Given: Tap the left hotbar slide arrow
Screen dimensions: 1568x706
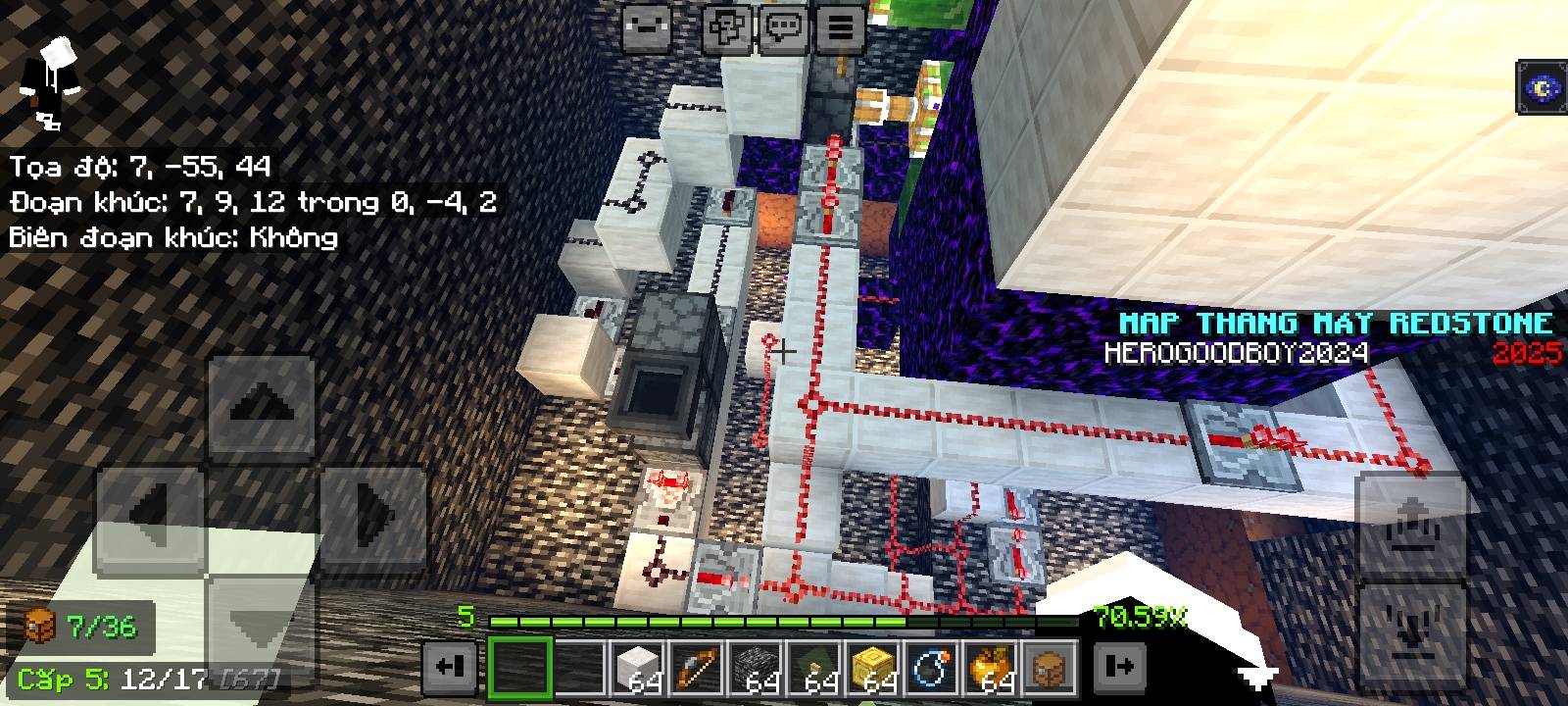Looking at the screenshot, I should 451,666.
